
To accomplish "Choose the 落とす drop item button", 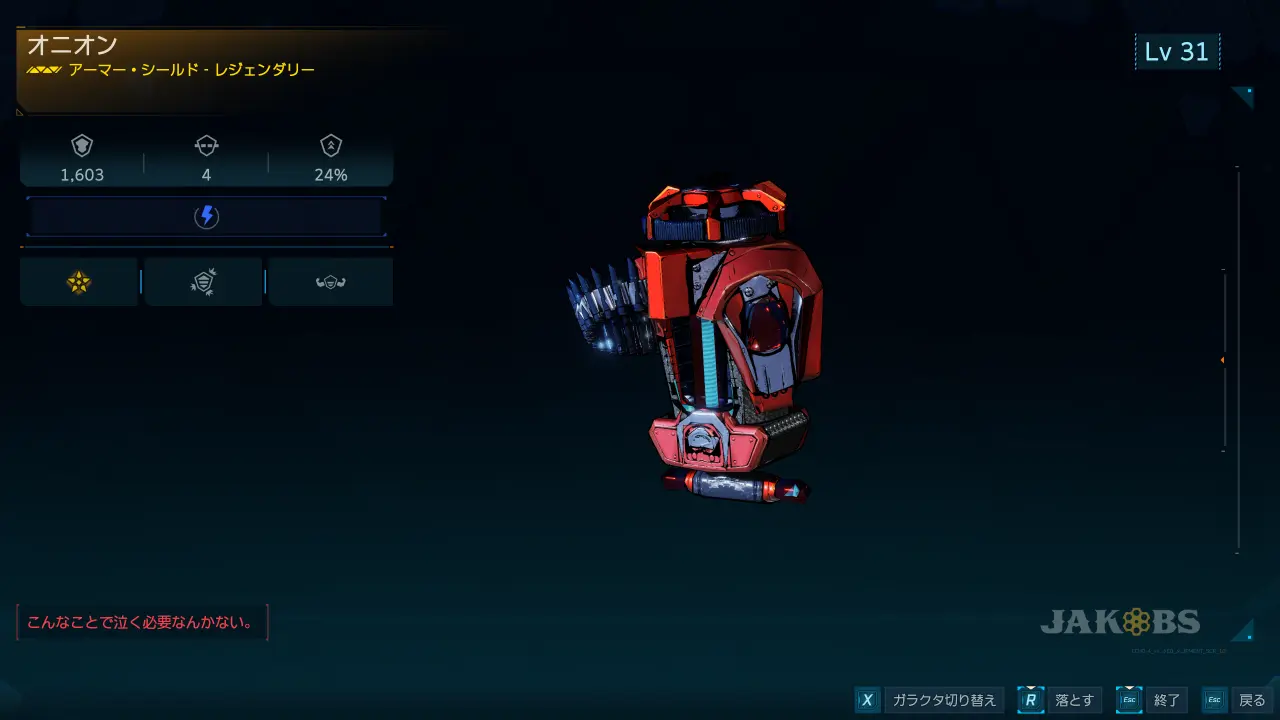I will [x=1063, y=700].
